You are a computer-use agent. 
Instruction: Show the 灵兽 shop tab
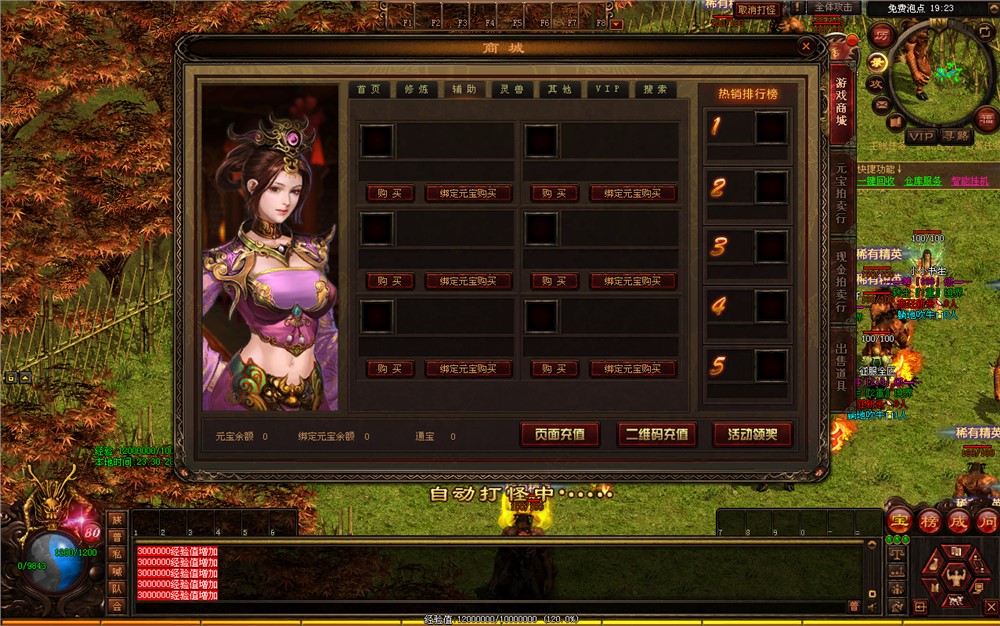(x=512, y=89)
